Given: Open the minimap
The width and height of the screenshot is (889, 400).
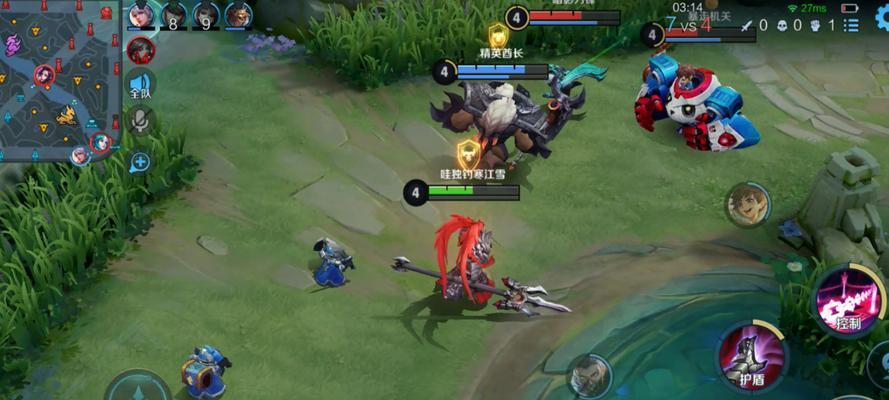Looking at the screenshot, I should pos(58,78).
